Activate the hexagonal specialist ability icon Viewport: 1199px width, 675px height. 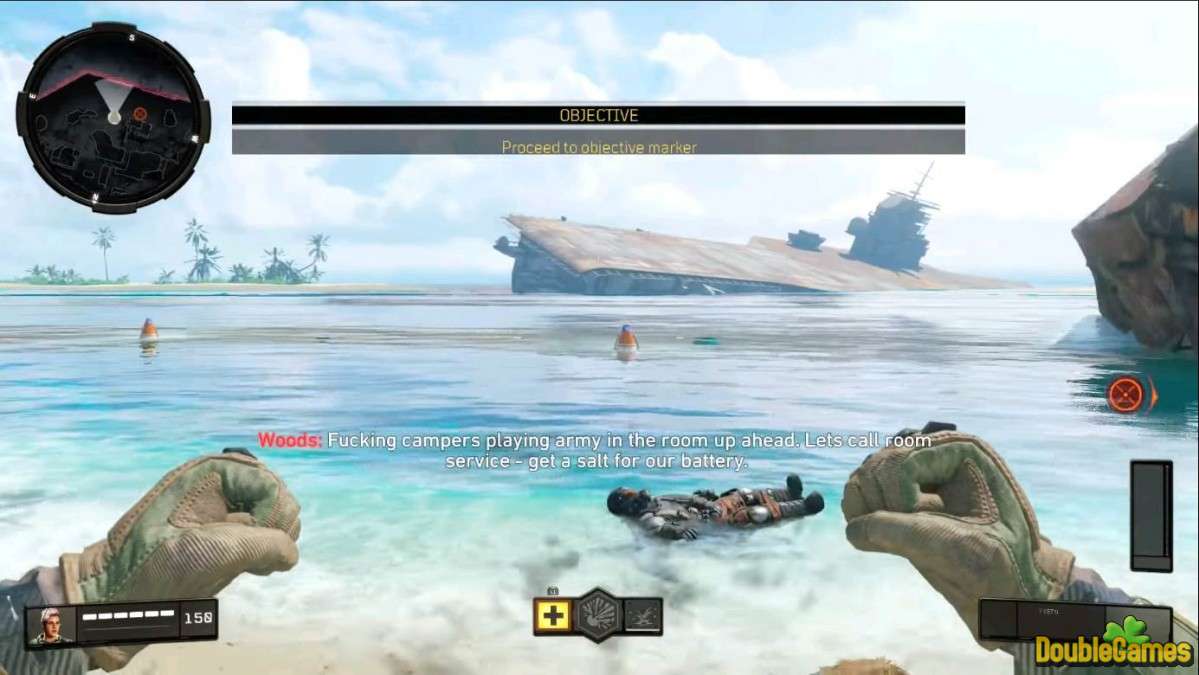pyautogui.click(x=599, y=614)
